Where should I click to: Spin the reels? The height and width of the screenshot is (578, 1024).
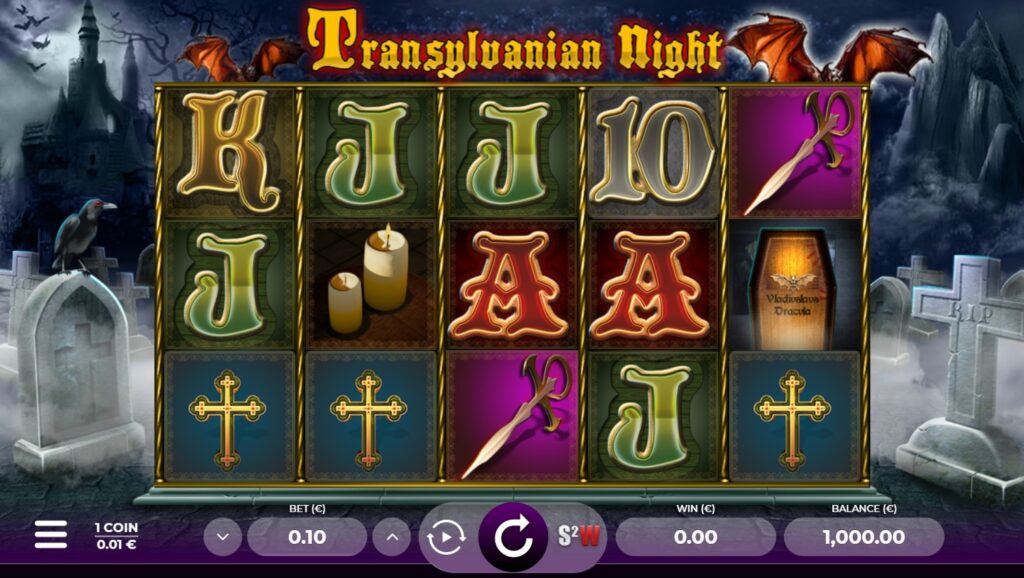(x=513, y=537)
